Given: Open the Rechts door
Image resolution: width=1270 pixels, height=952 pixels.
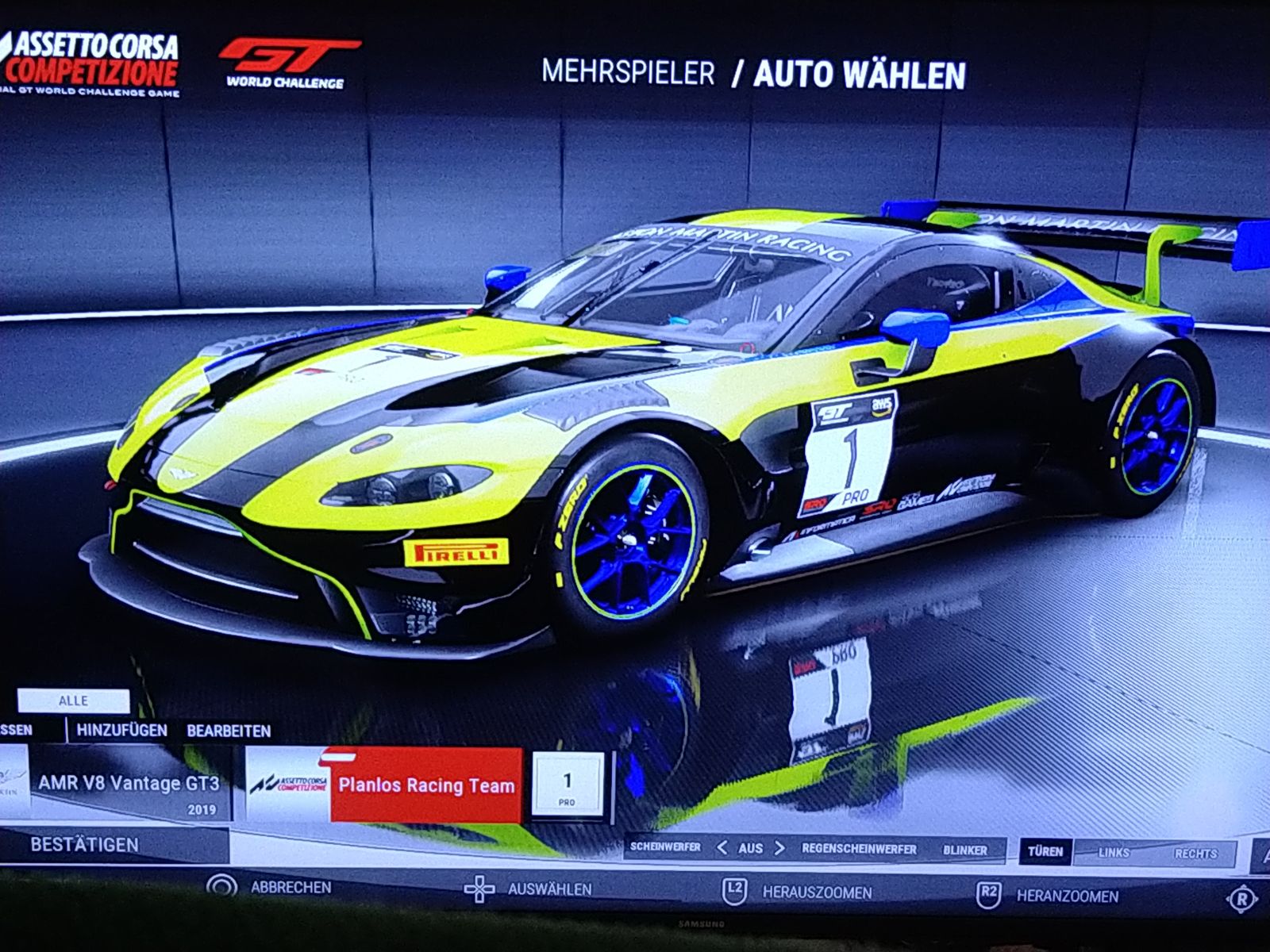Looking at the screenshot, I should [1195, 854].
